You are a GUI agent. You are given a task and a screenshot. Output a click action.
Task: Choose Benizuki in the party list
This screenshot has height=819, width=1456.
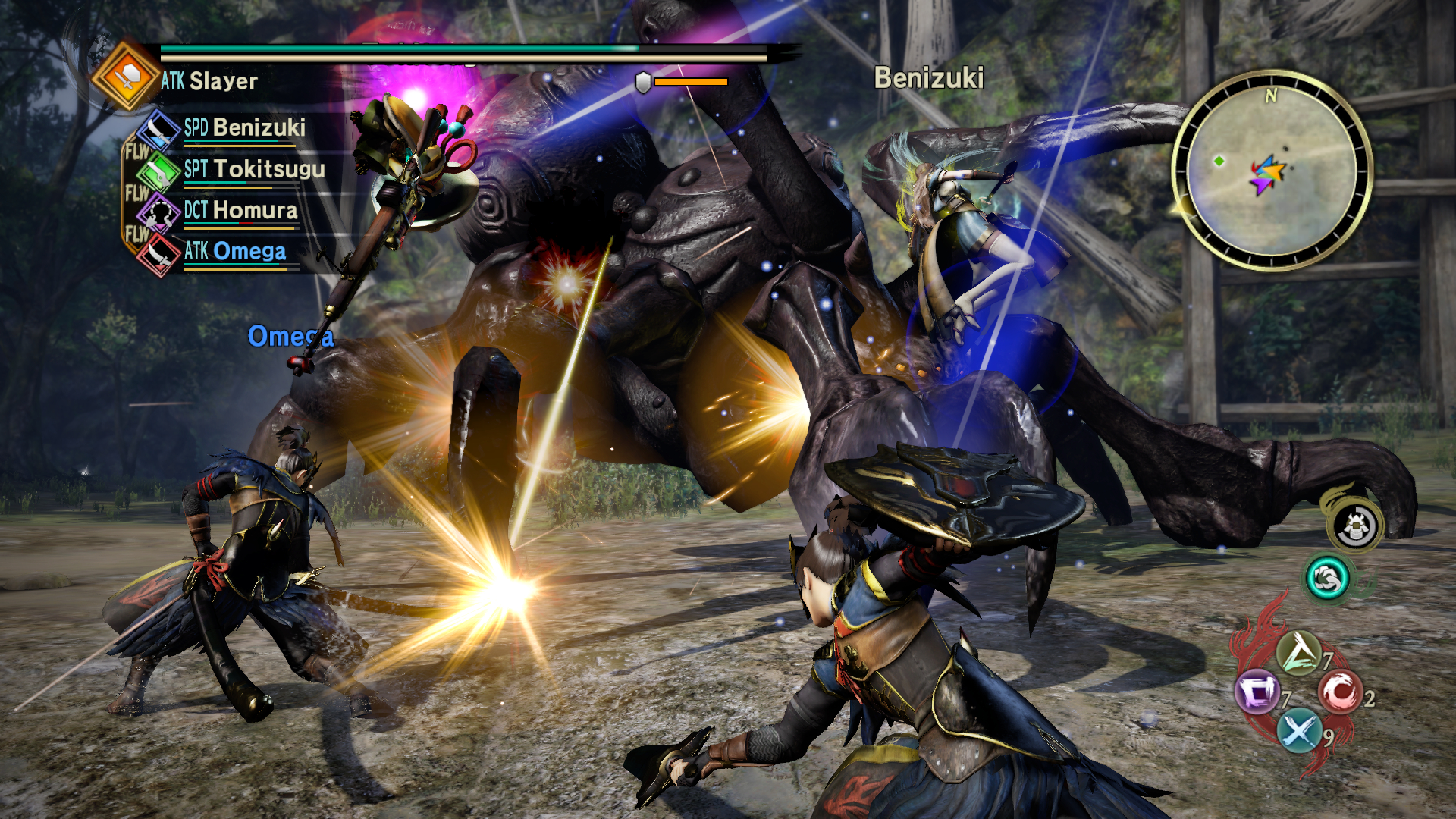244,127
